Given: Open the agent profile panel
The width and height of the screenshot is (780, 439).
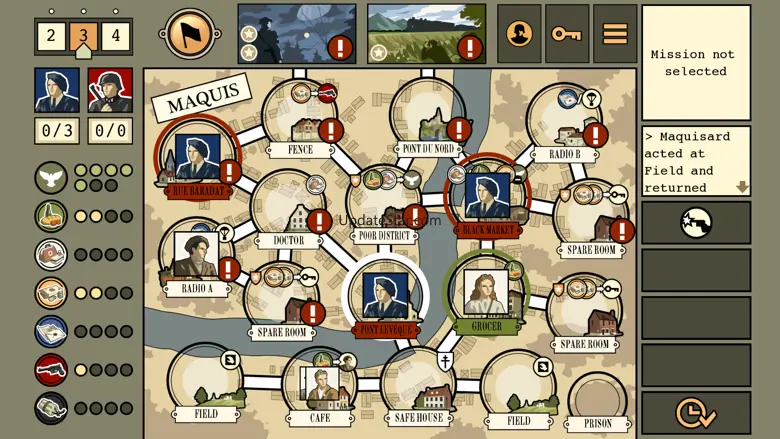Looking at the screenshot, I should [519, 34].
